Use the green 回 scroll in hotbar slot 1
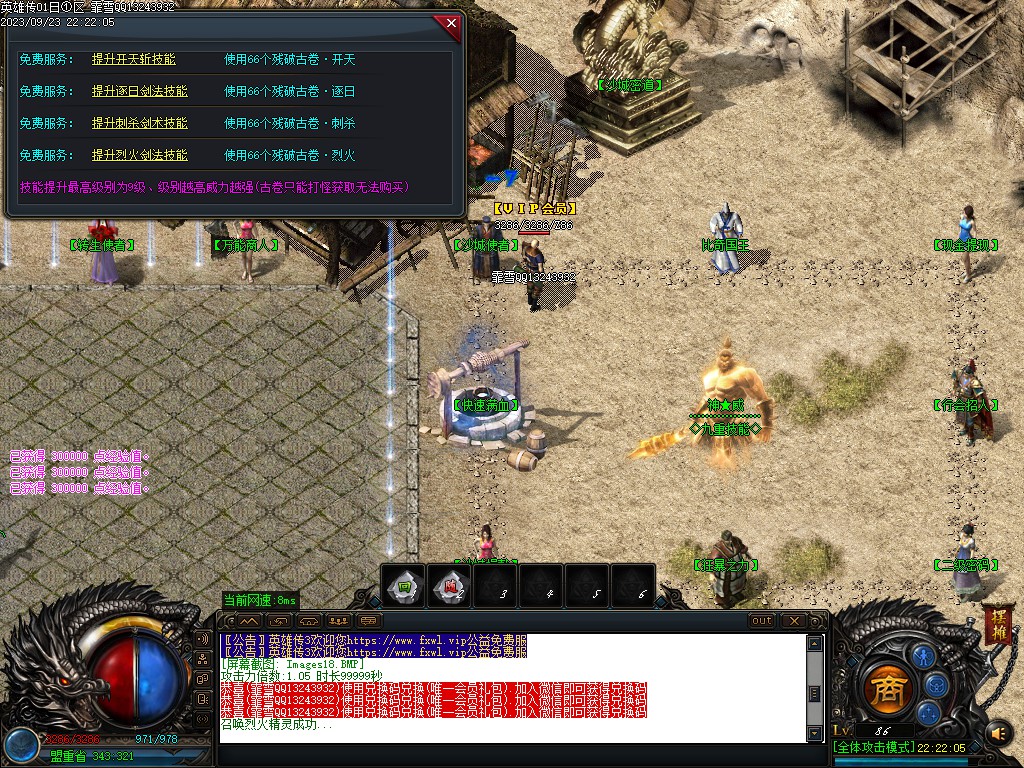 coord(403,586)
